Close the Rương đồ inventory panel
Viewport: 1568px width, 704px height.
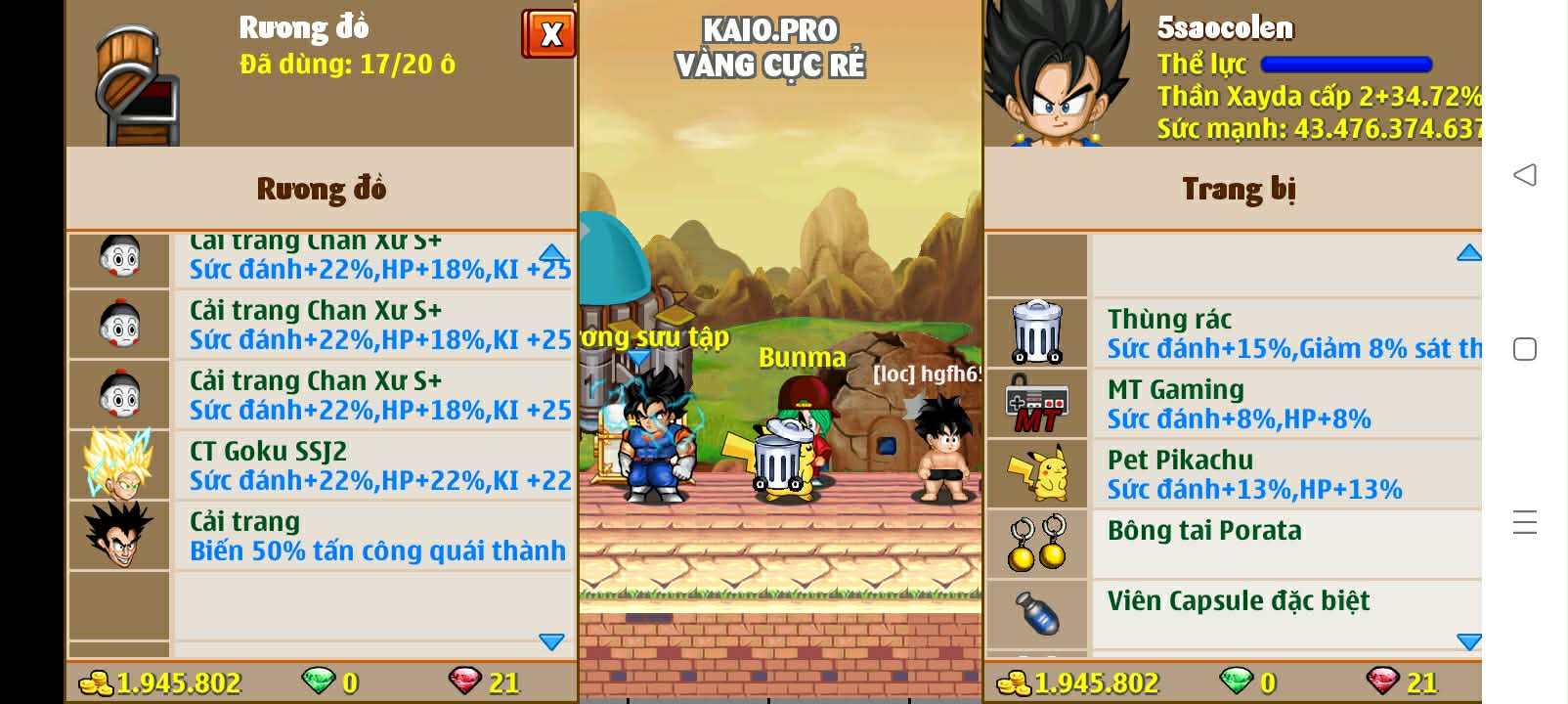[548, 35]
